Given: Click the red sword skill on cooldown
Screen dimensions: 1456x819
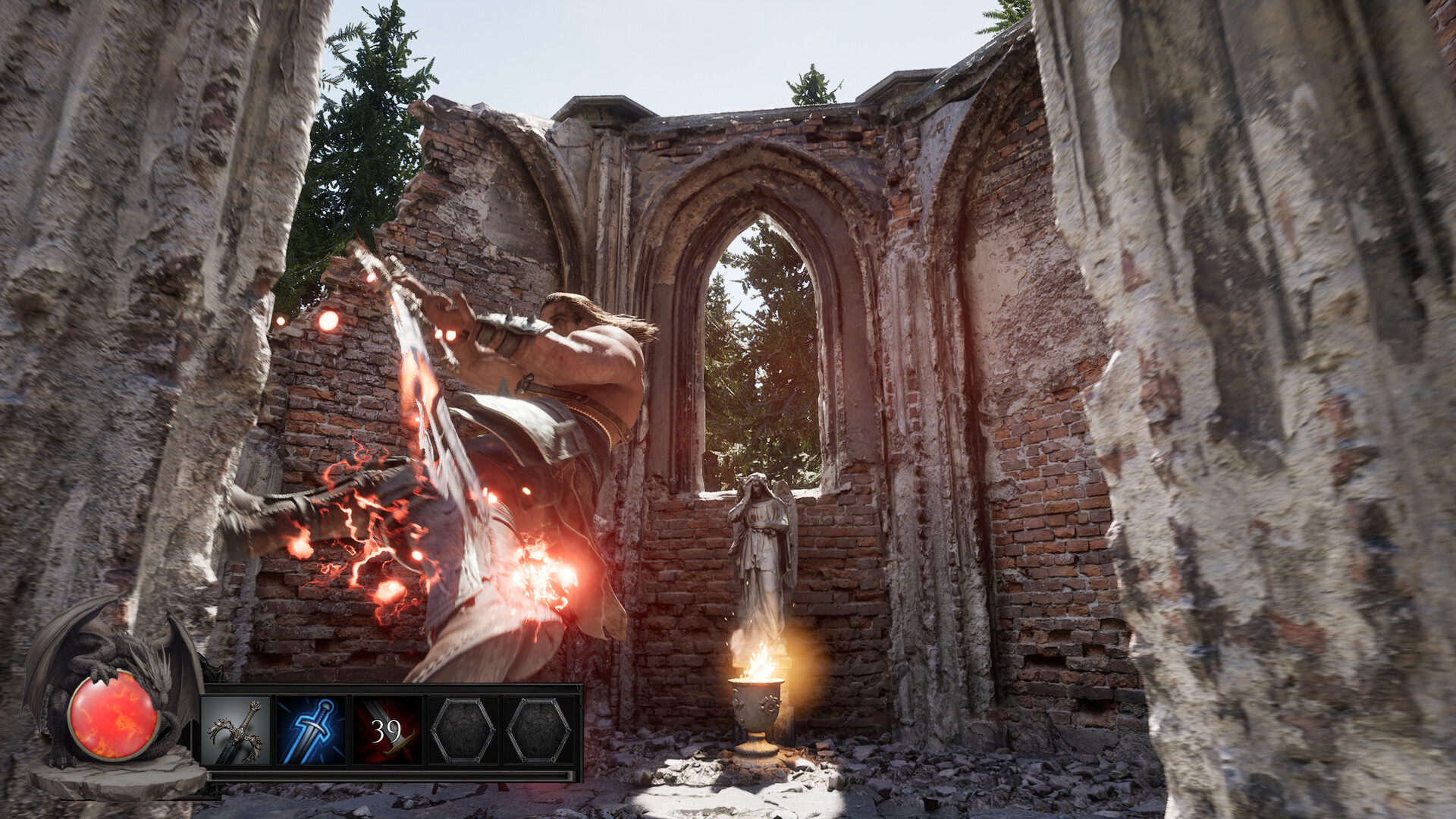Looking at the screenshot, I should (x=387, y=731).
